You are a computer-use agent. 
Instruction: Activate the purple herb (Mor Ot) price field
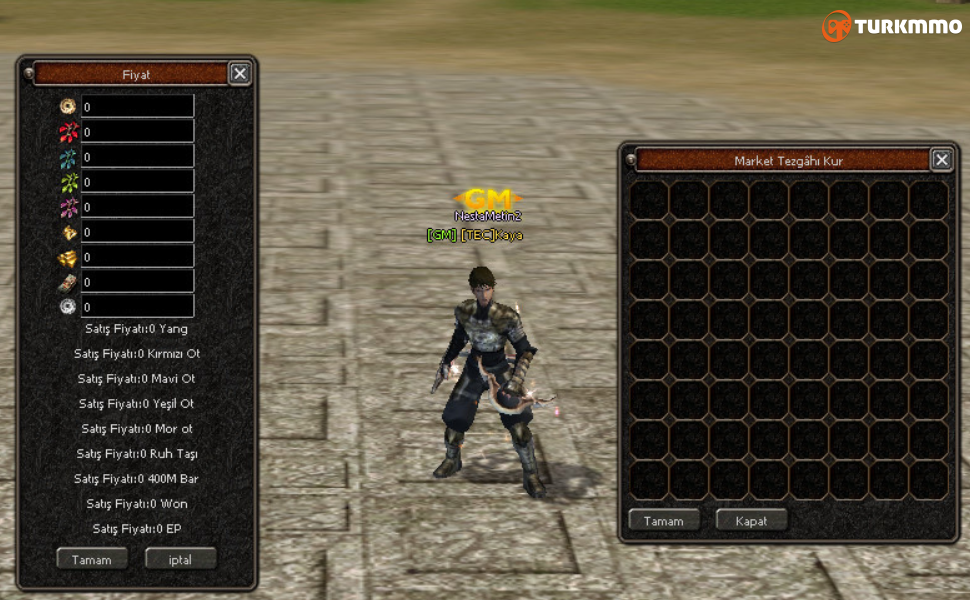coord(137,206)
